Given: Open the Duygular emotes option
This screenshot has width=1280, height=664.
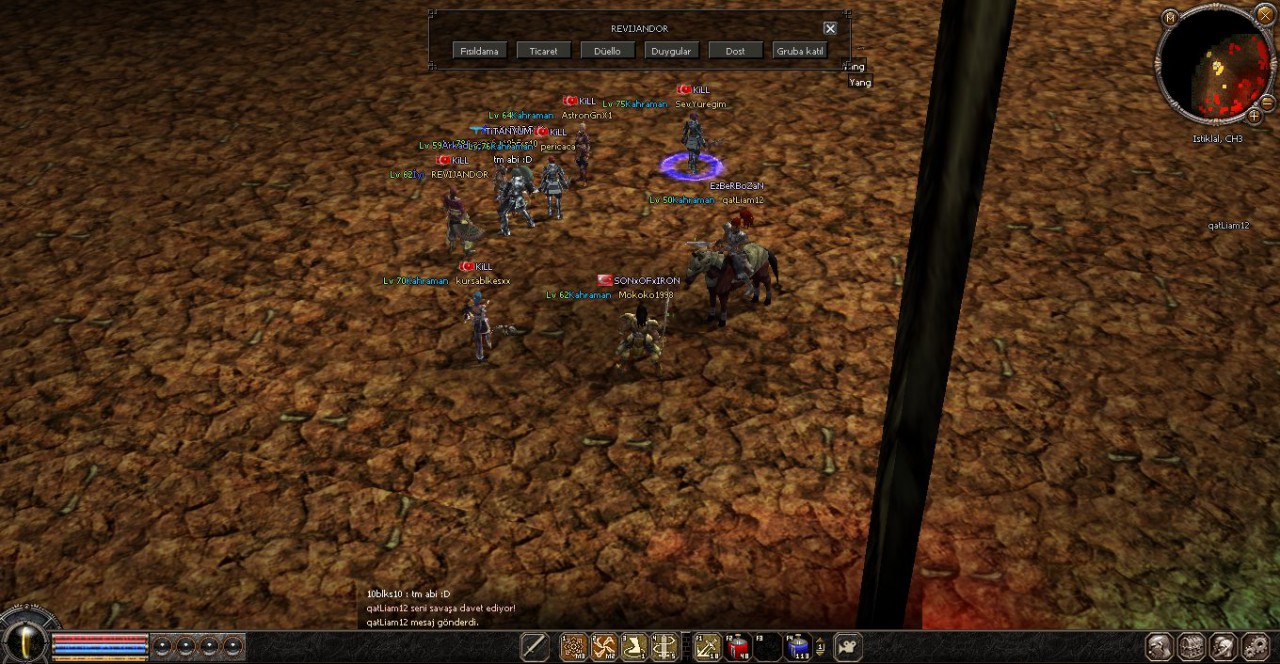Looking at the screenshot, I should click(x=671, y=51).
